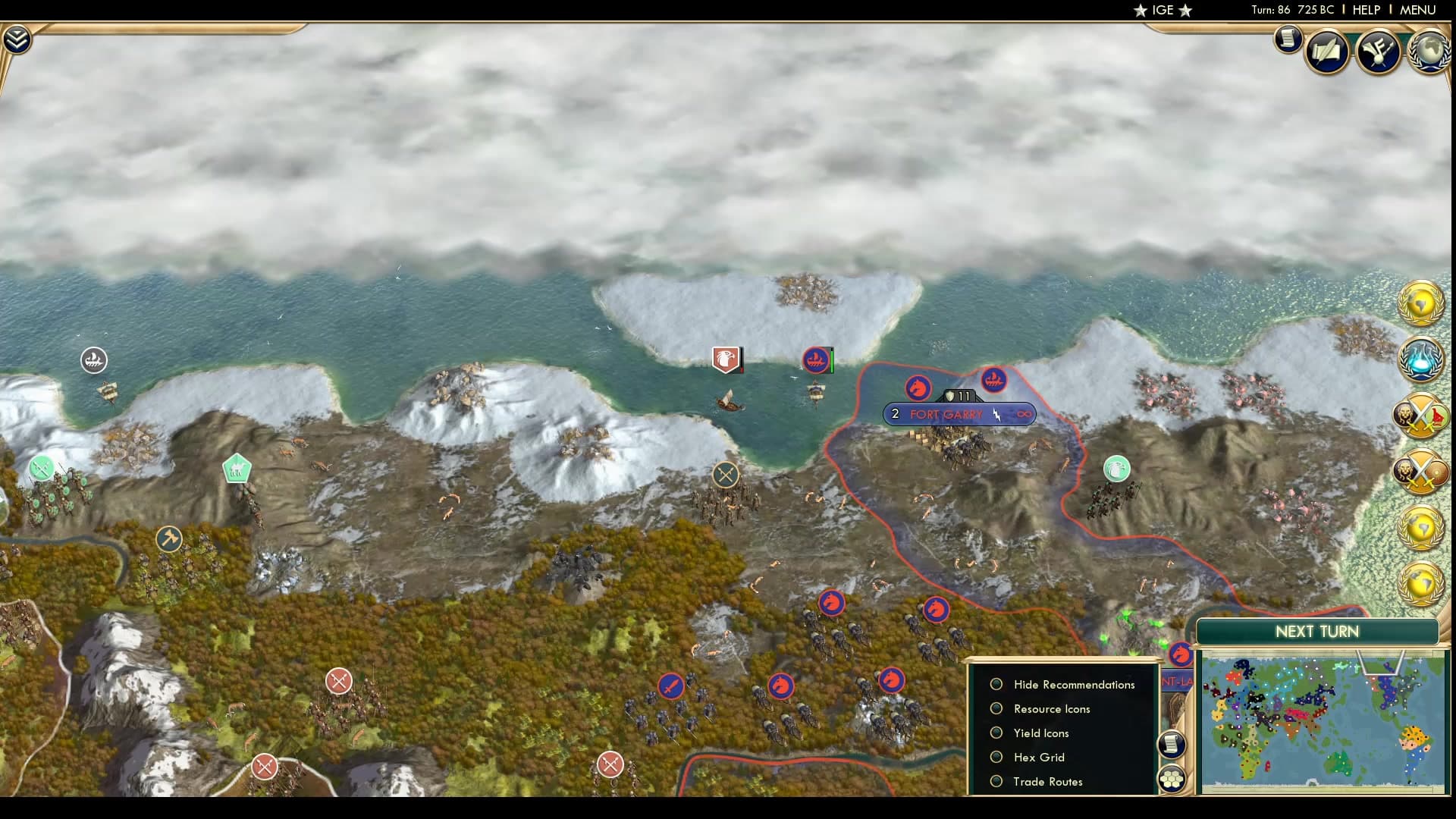Turn on Yield Icons
The image size is (1456, 819).
pyautogui.click(x=996, y=733)
